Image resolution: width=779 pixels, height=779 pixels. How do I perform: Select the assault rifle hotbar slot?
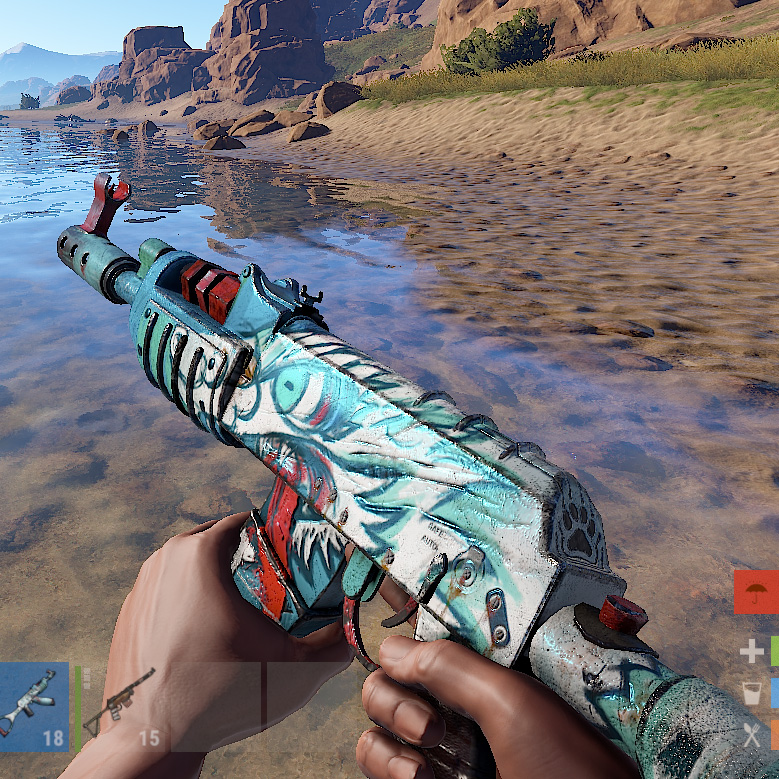(33, 706)
